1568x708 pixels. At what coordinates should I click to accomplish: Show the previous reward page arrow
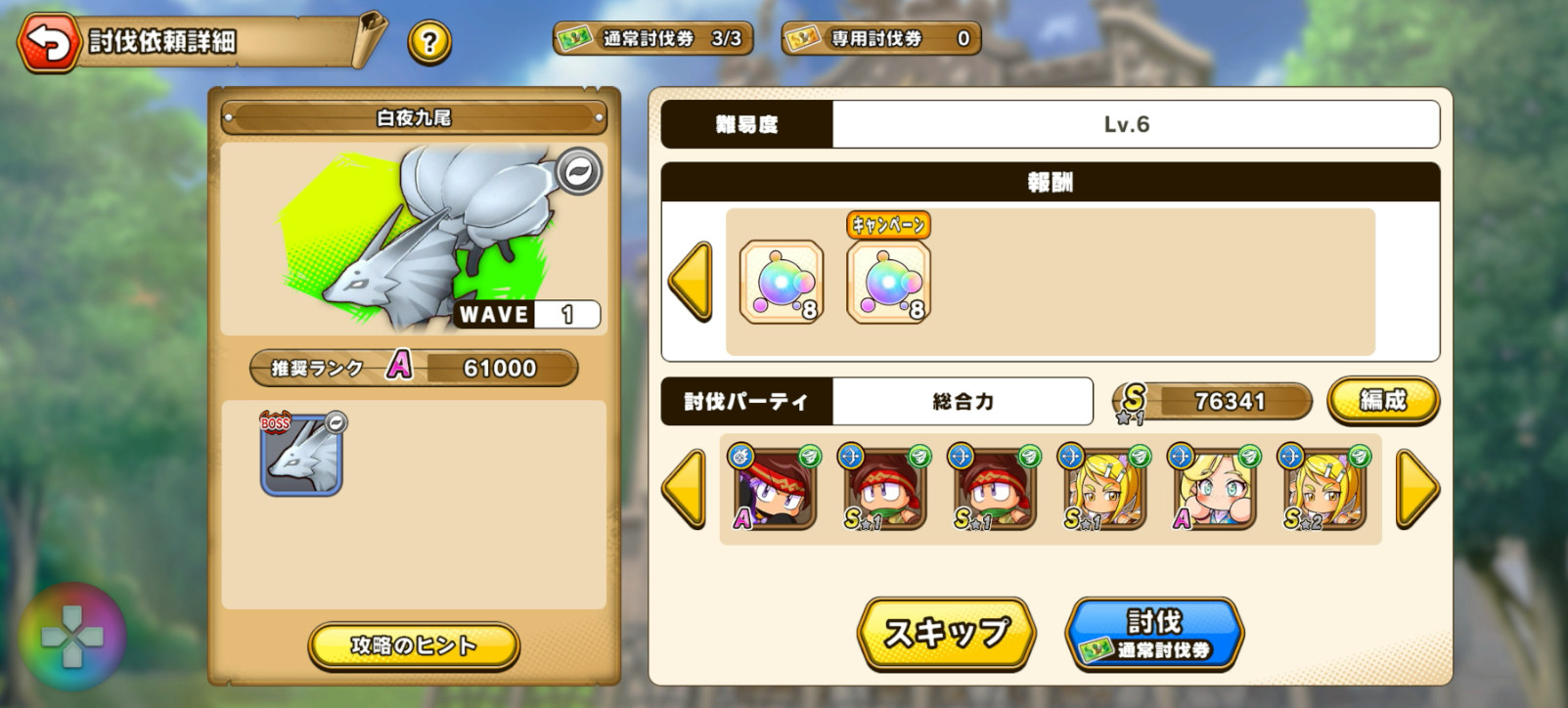(x=691, y=282)
